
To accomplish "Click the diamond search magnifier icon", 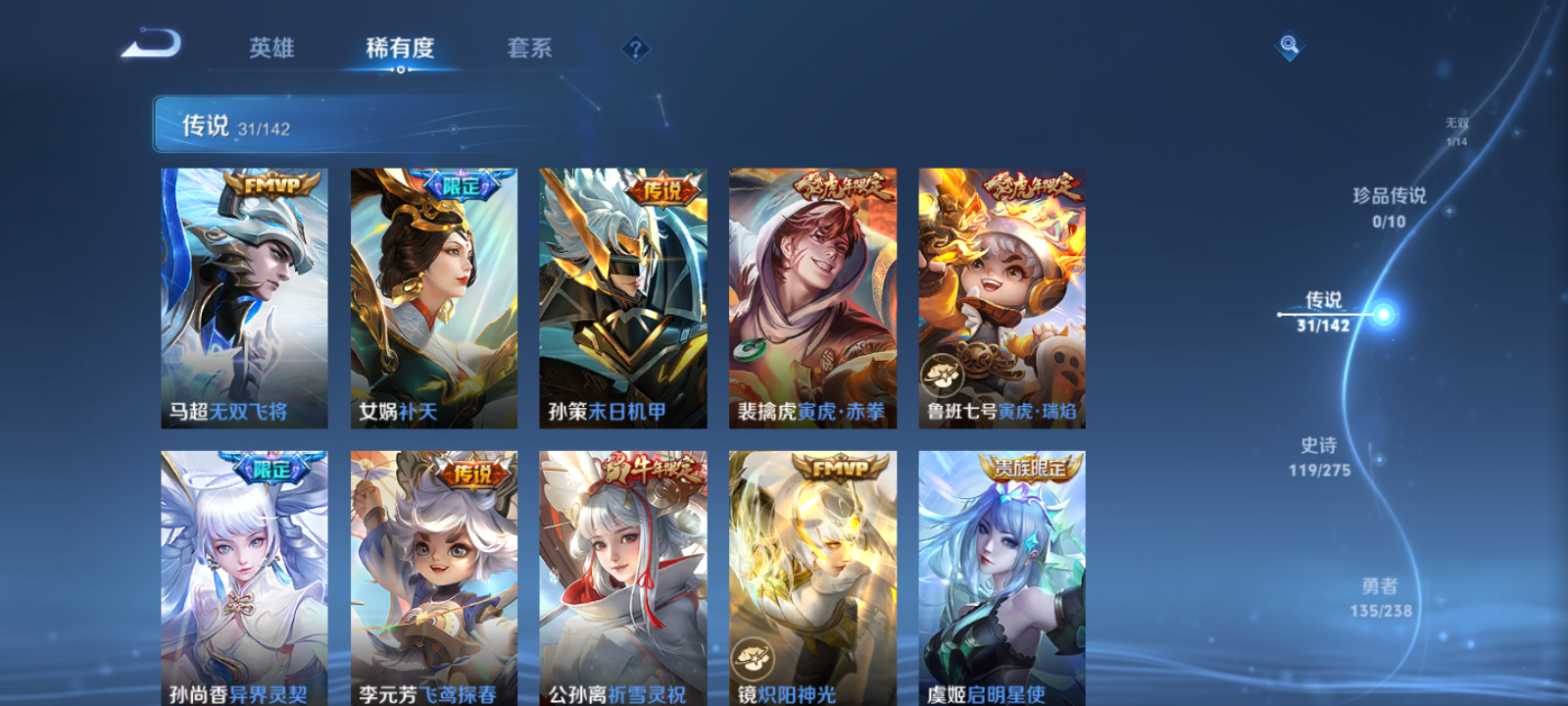I will click(1289, 43).
